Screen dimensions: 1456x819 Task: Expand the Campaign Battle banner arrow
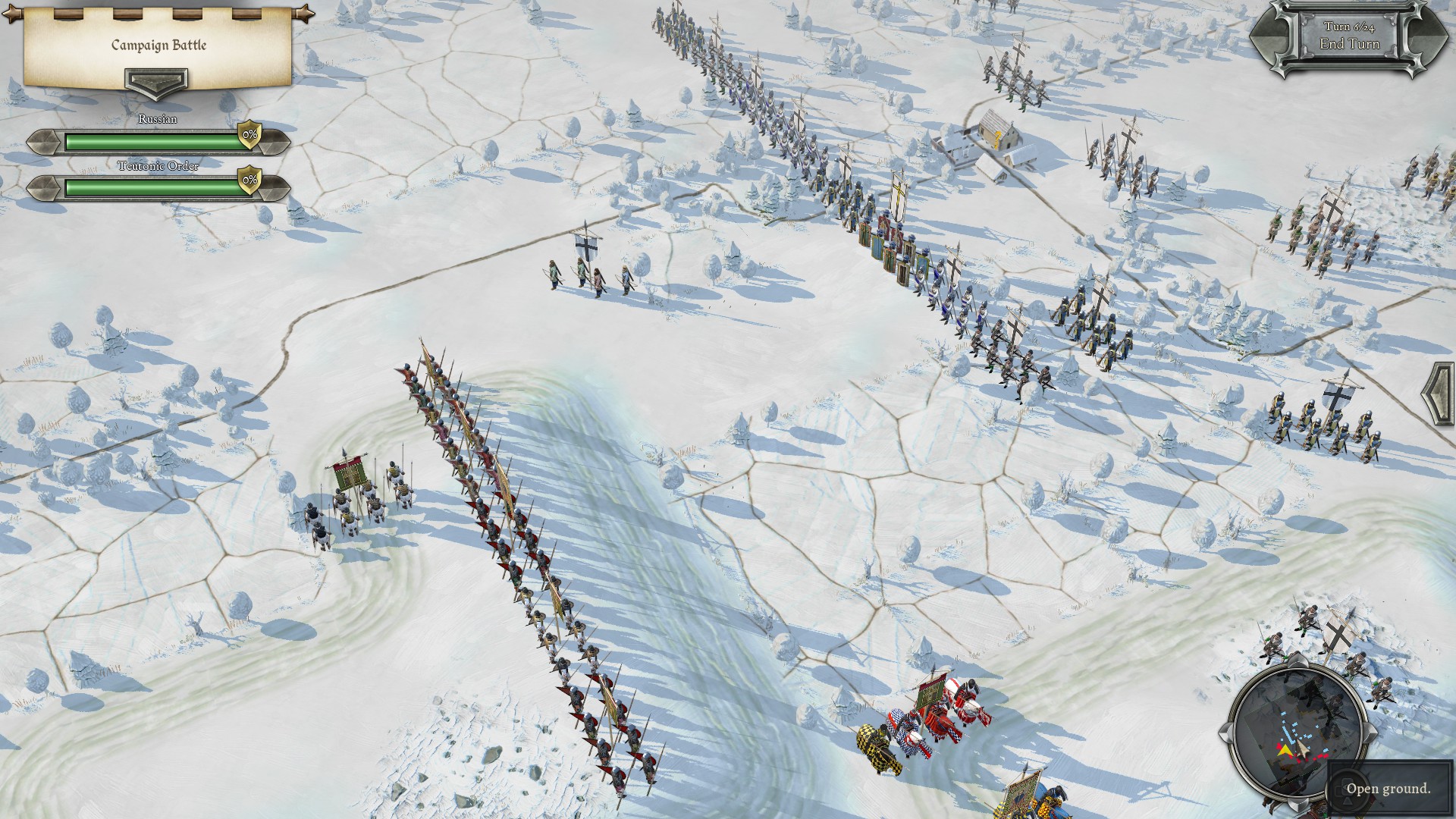pos(156,82)
